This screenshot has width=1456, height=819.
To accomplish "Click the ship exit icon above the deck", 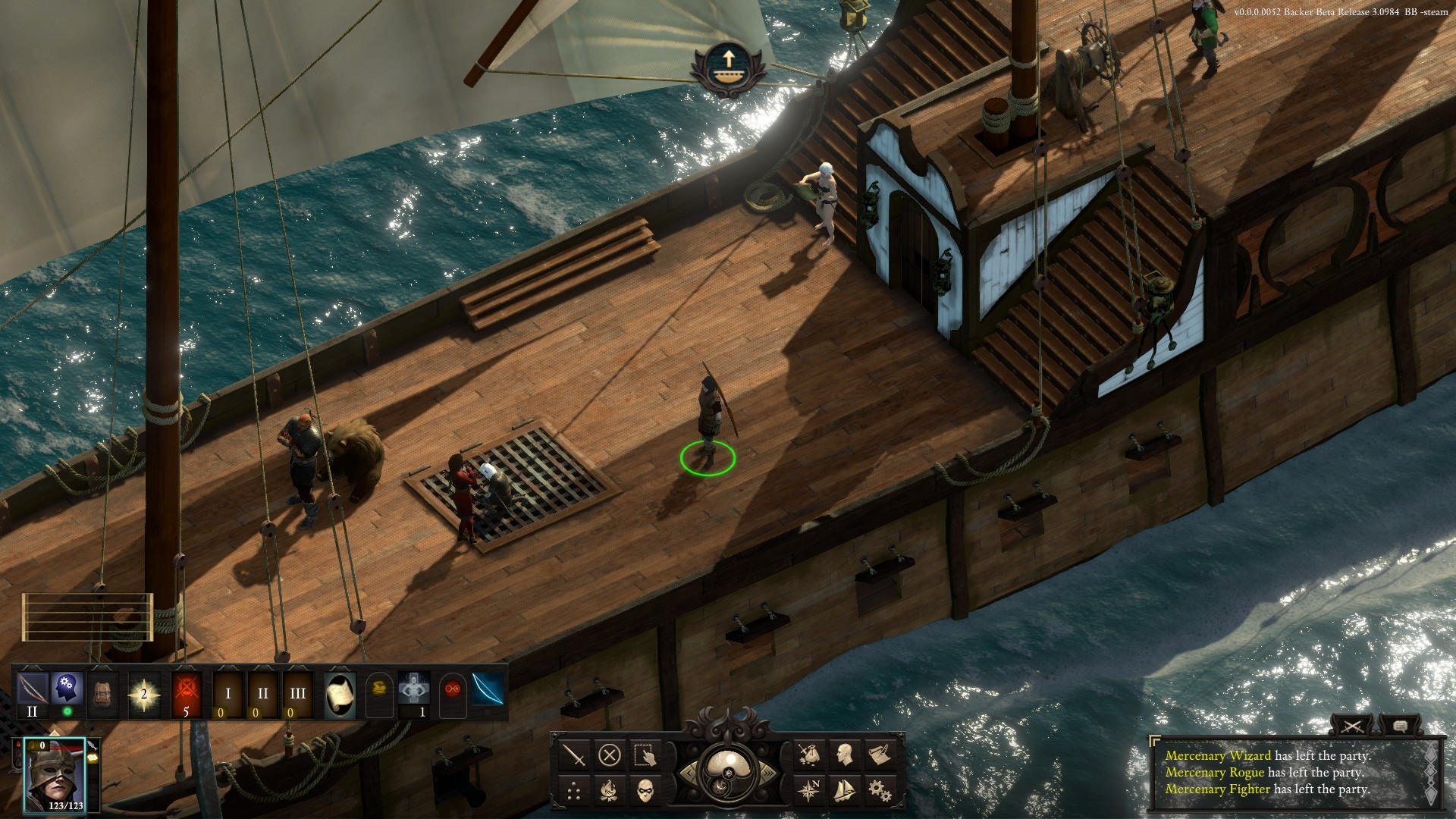I will pos(727,66).
